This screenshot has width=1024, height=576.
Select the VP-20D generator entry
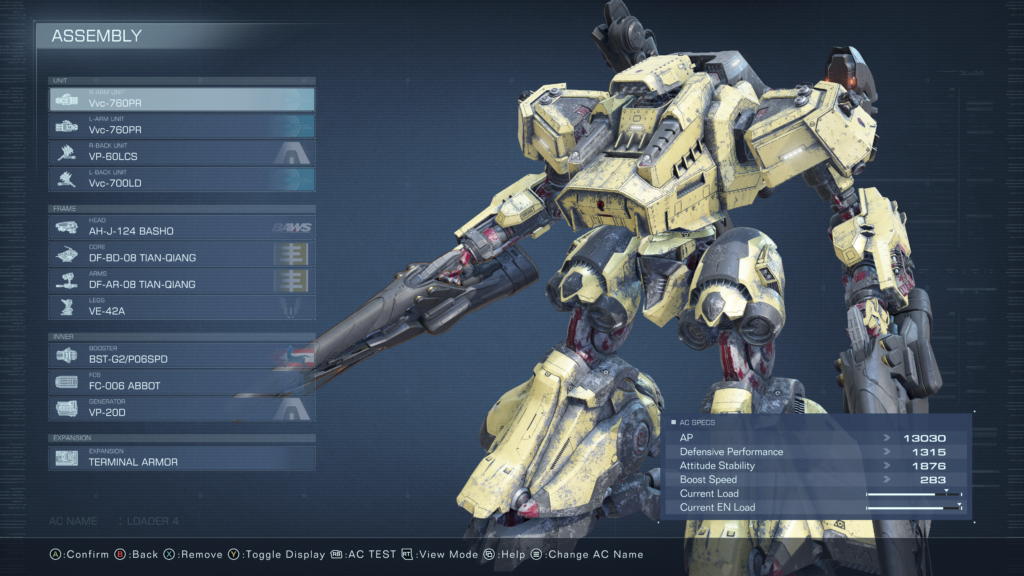pyautogui.click(x=182, y=408)
